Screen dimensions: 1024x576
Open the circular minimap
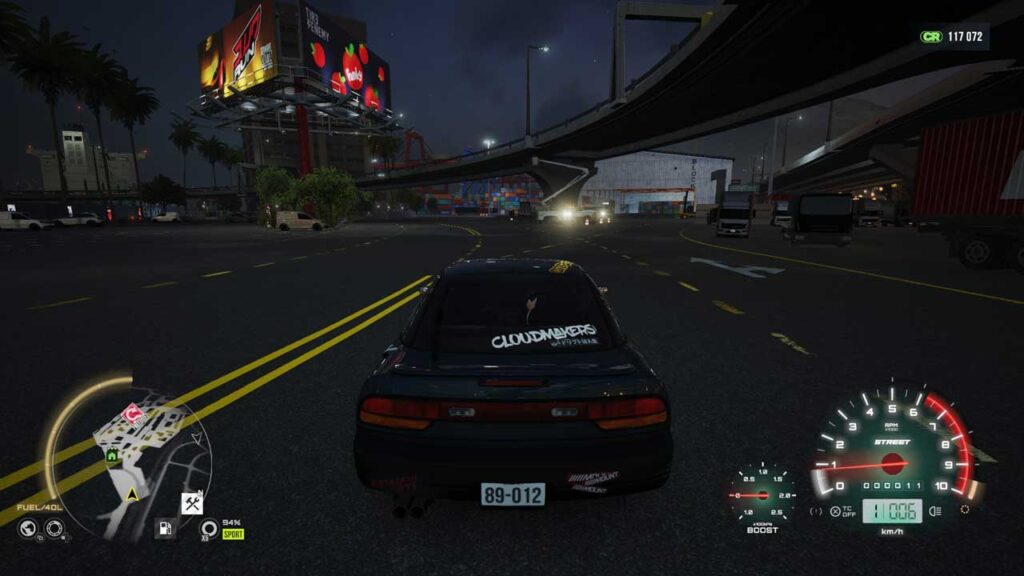pyautogui.click(x=128, y=462)
